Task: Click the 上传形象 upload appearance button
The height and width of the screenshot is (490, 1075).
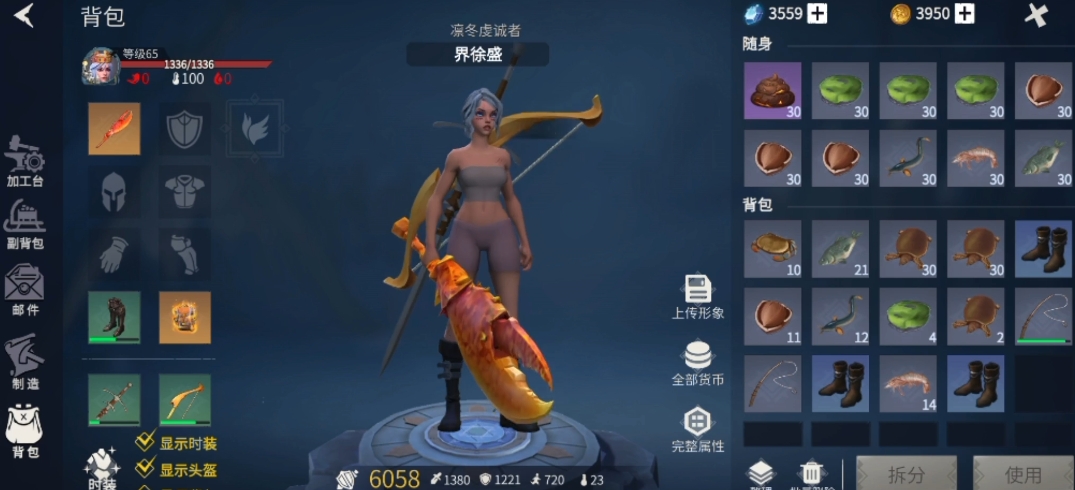Action: [x=697, y=297]
